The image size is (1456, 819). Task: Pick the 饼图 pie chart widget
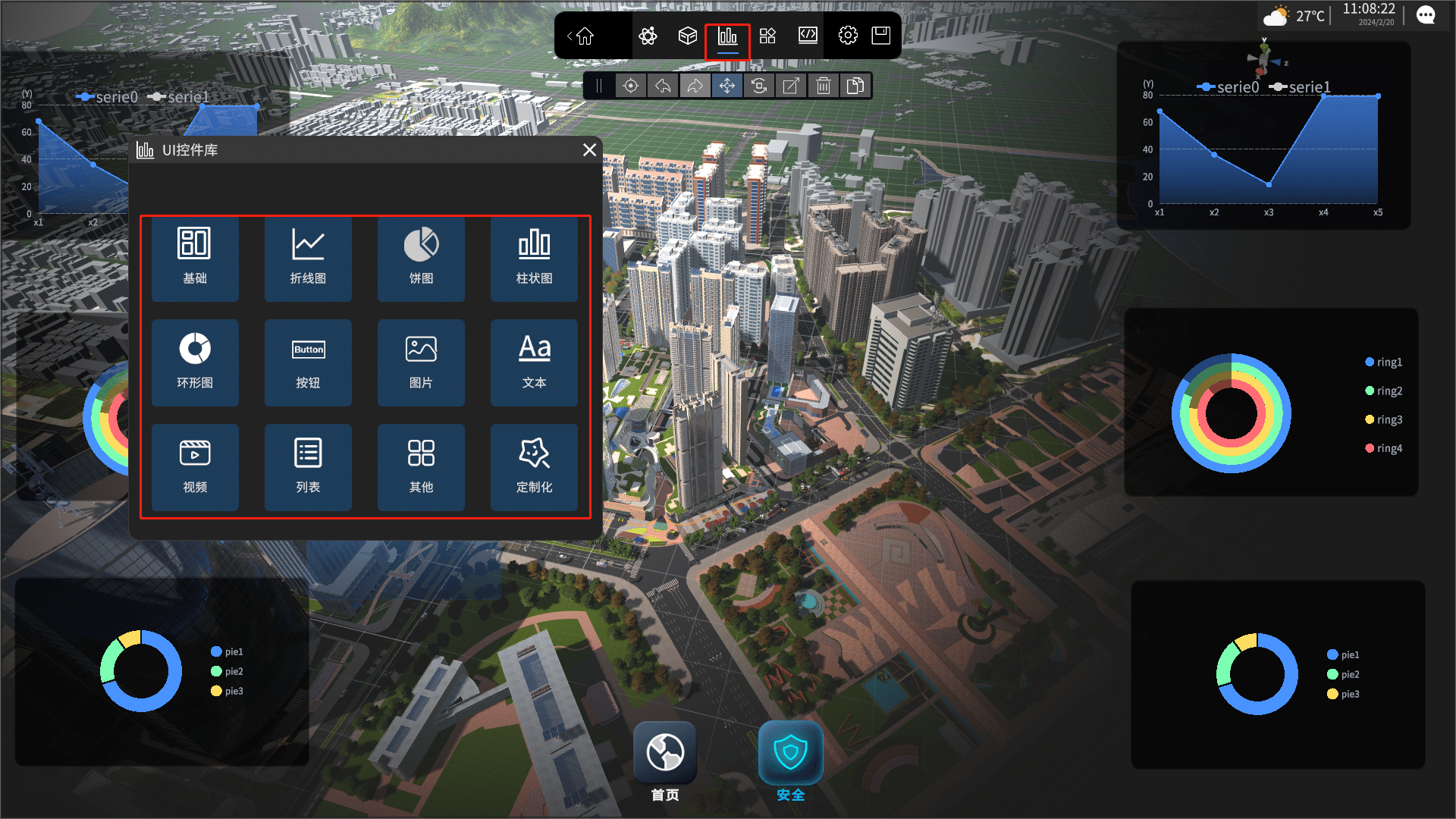point(421,258)
